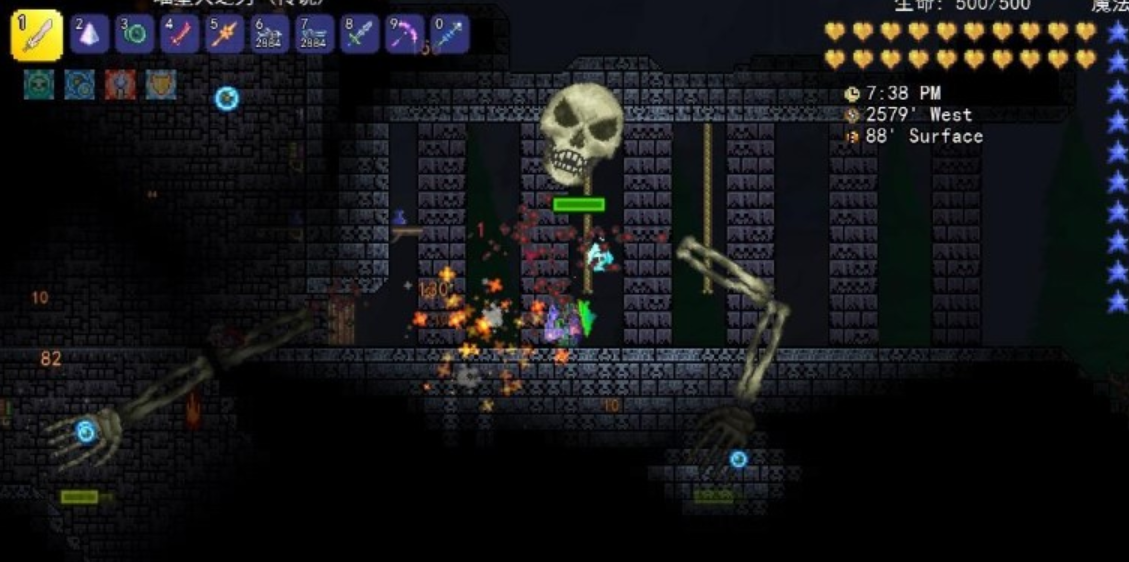Choose the purple pickaxe in slot 9

pos(405,35)
